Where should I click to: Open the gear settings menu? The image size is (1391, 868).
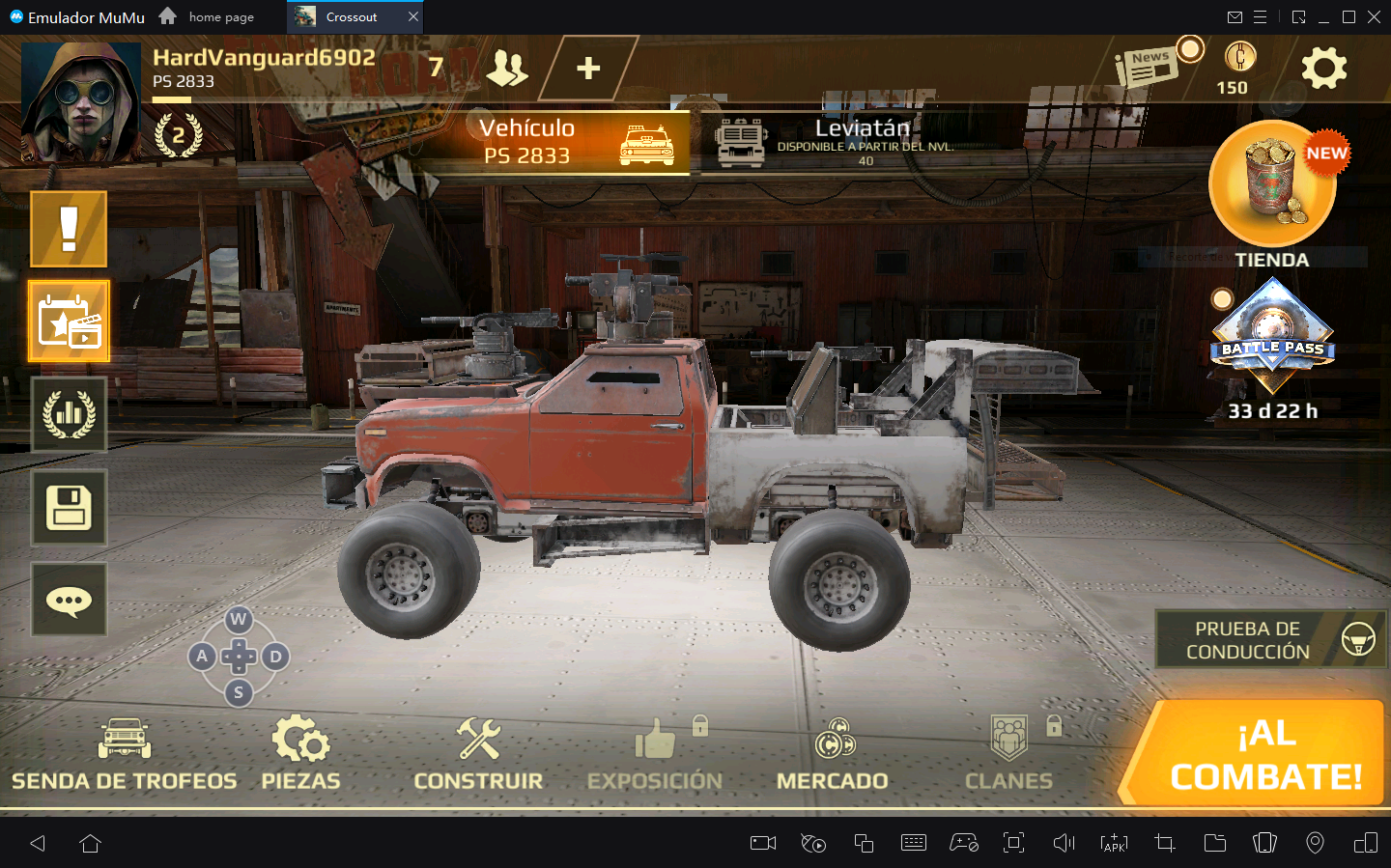(1323, 69)
